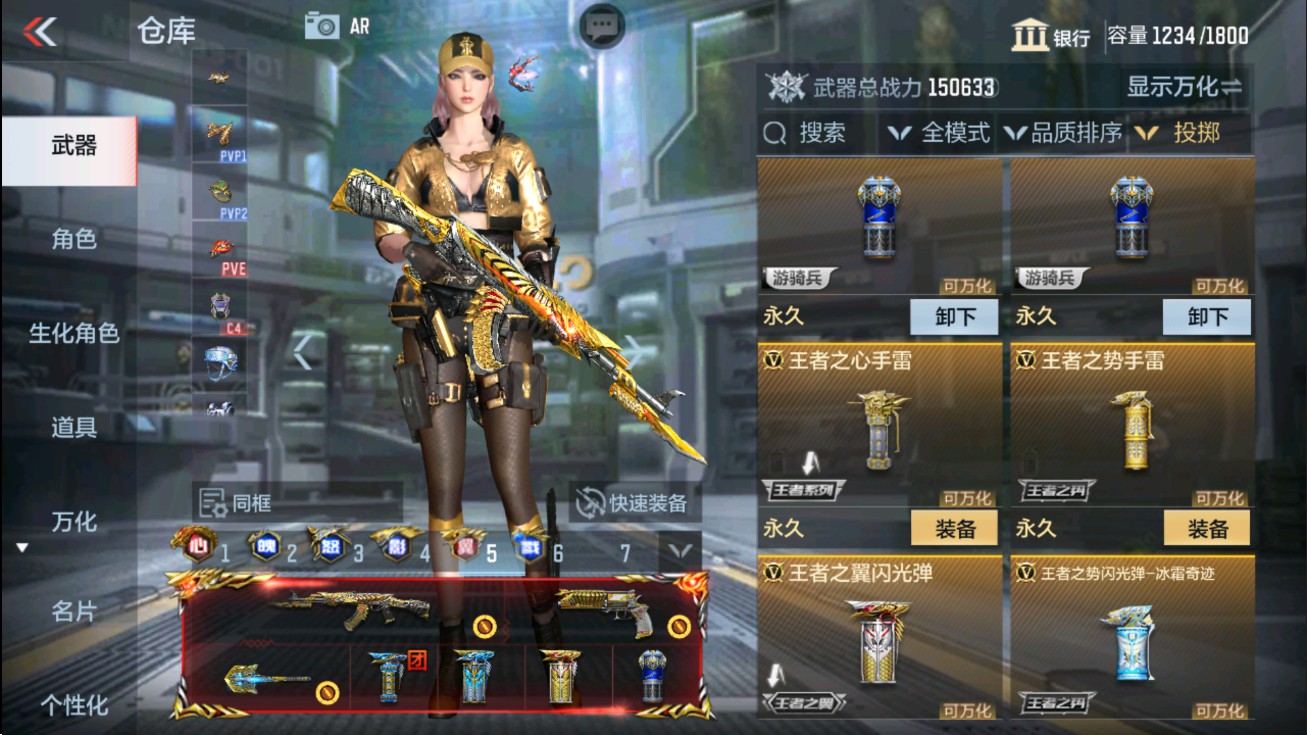Open the chat message bubble icon

pos(601,26)
